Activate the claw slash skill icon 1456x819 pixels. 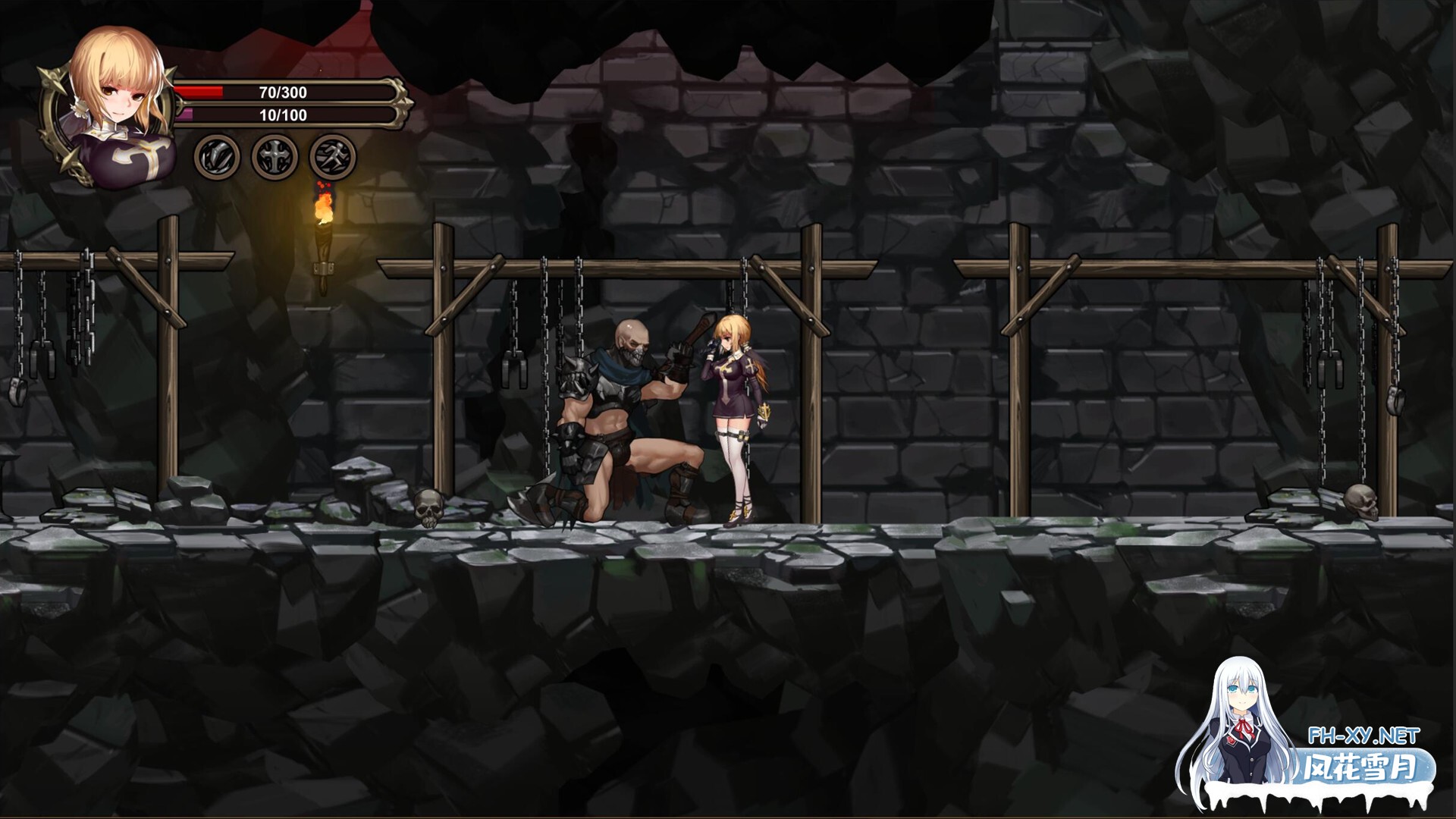(217, 158)
